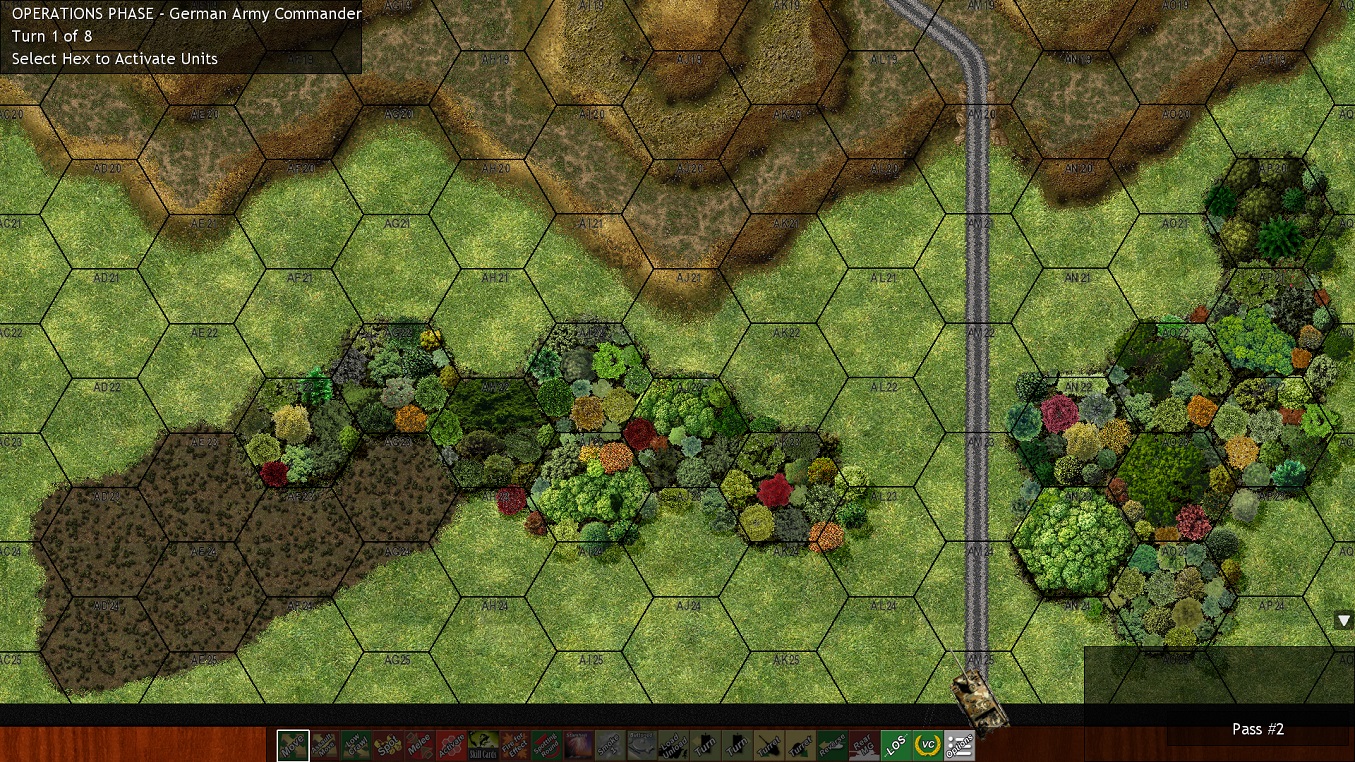Pick the Melee attack icon
Image resolution: width=1355 pixels, height=762 pixels.
420,746
